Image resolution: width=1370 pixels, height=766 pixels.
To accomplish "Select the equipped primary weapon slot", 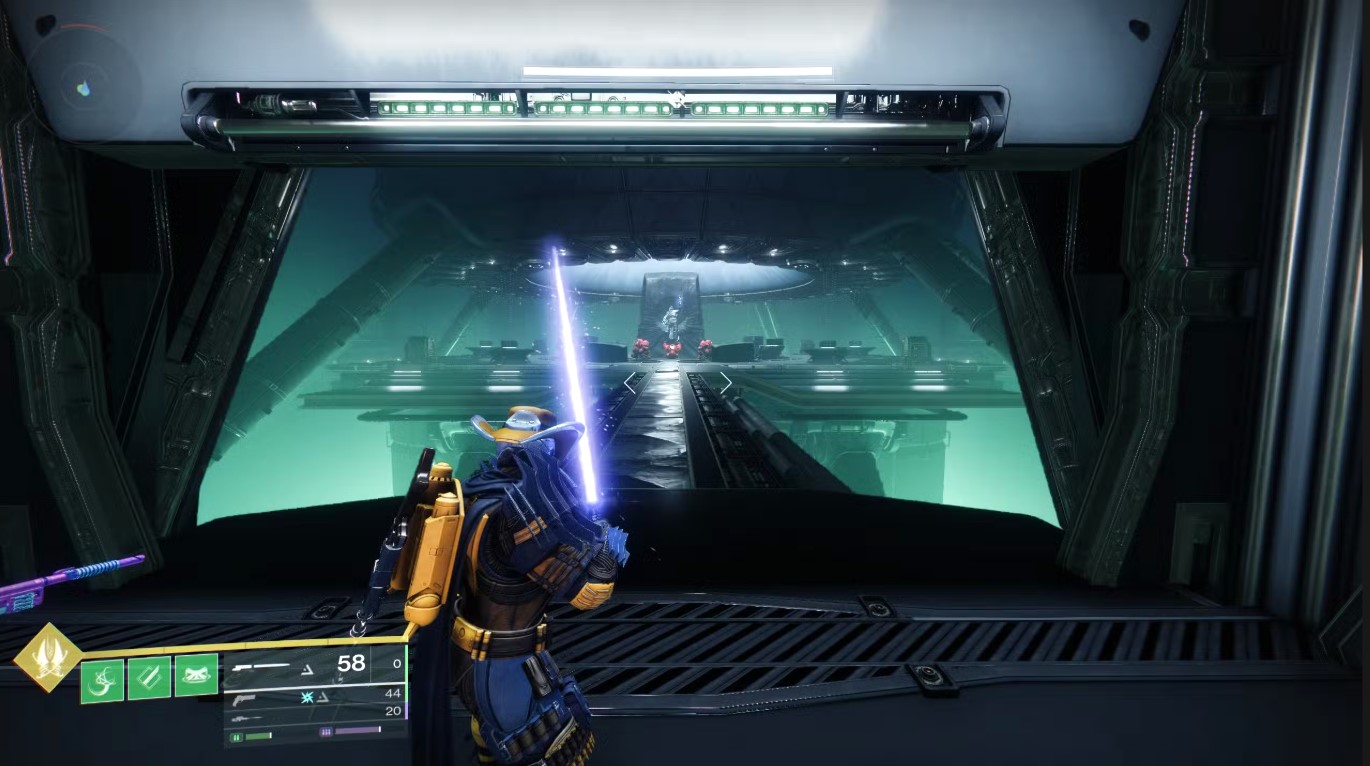I will coord(300,664).
